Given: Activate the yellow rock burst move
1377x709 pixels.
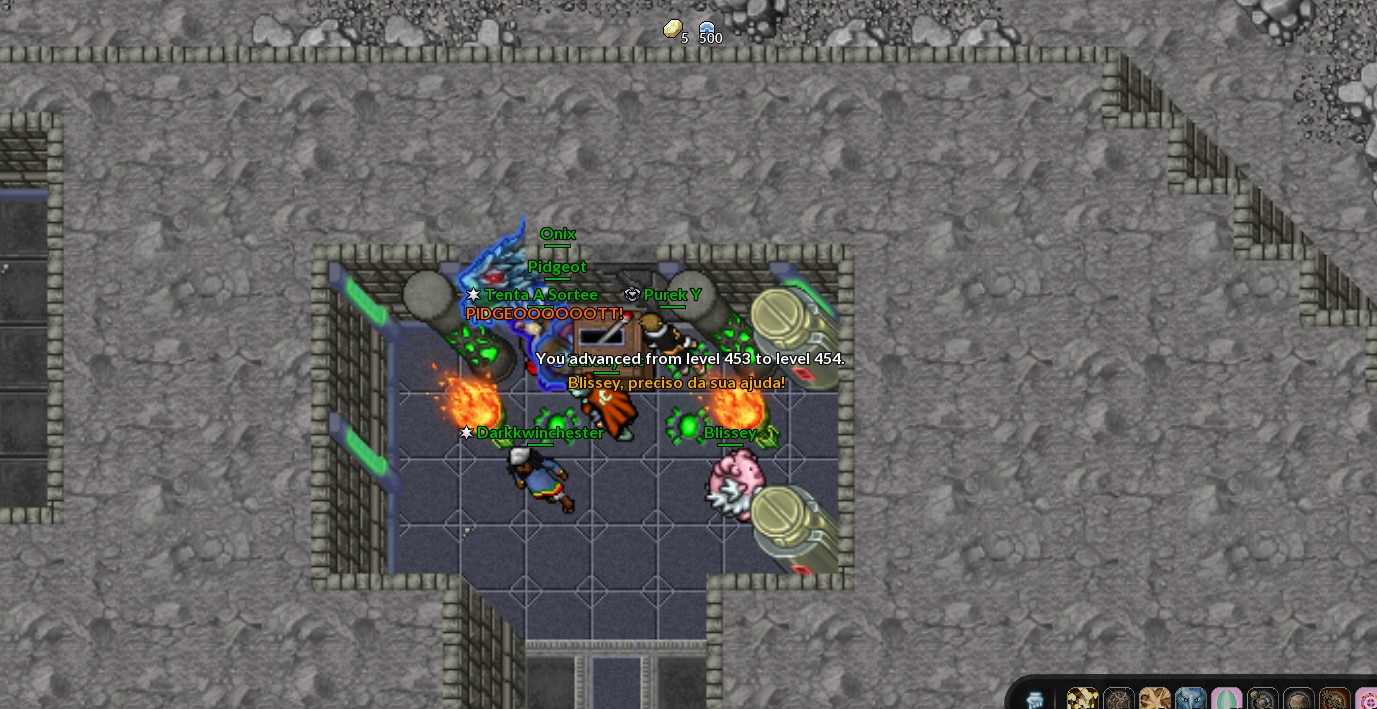Looking at the screenshot, I should pos(1082,699).
